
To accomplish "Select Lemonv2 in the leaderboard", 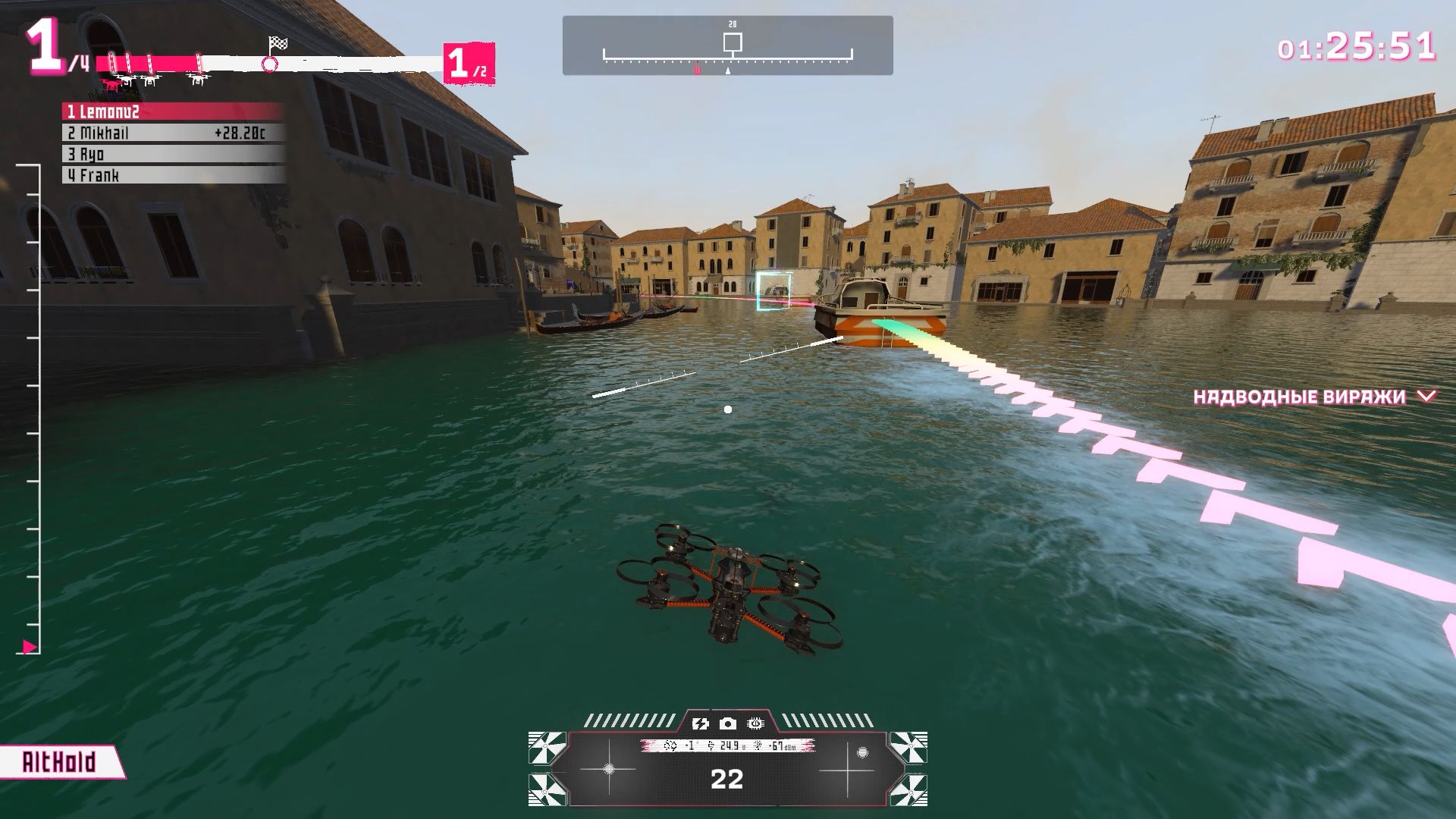I will click(173, 112).
